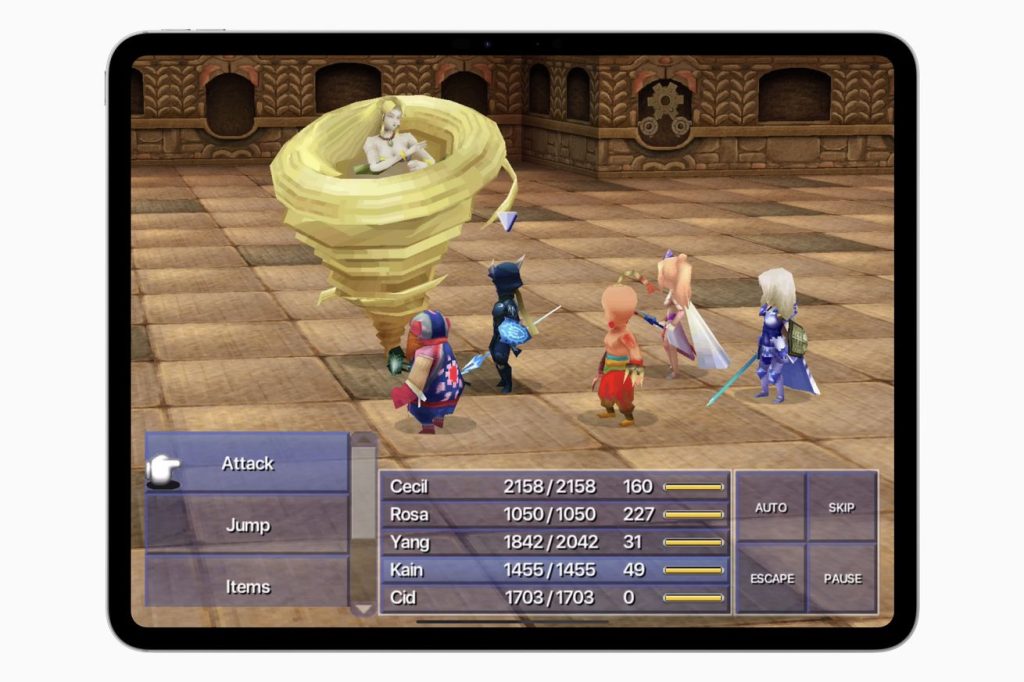The image size is (1024, 682).
Task: Select the Attack command
Action: (x=247, y=463)
